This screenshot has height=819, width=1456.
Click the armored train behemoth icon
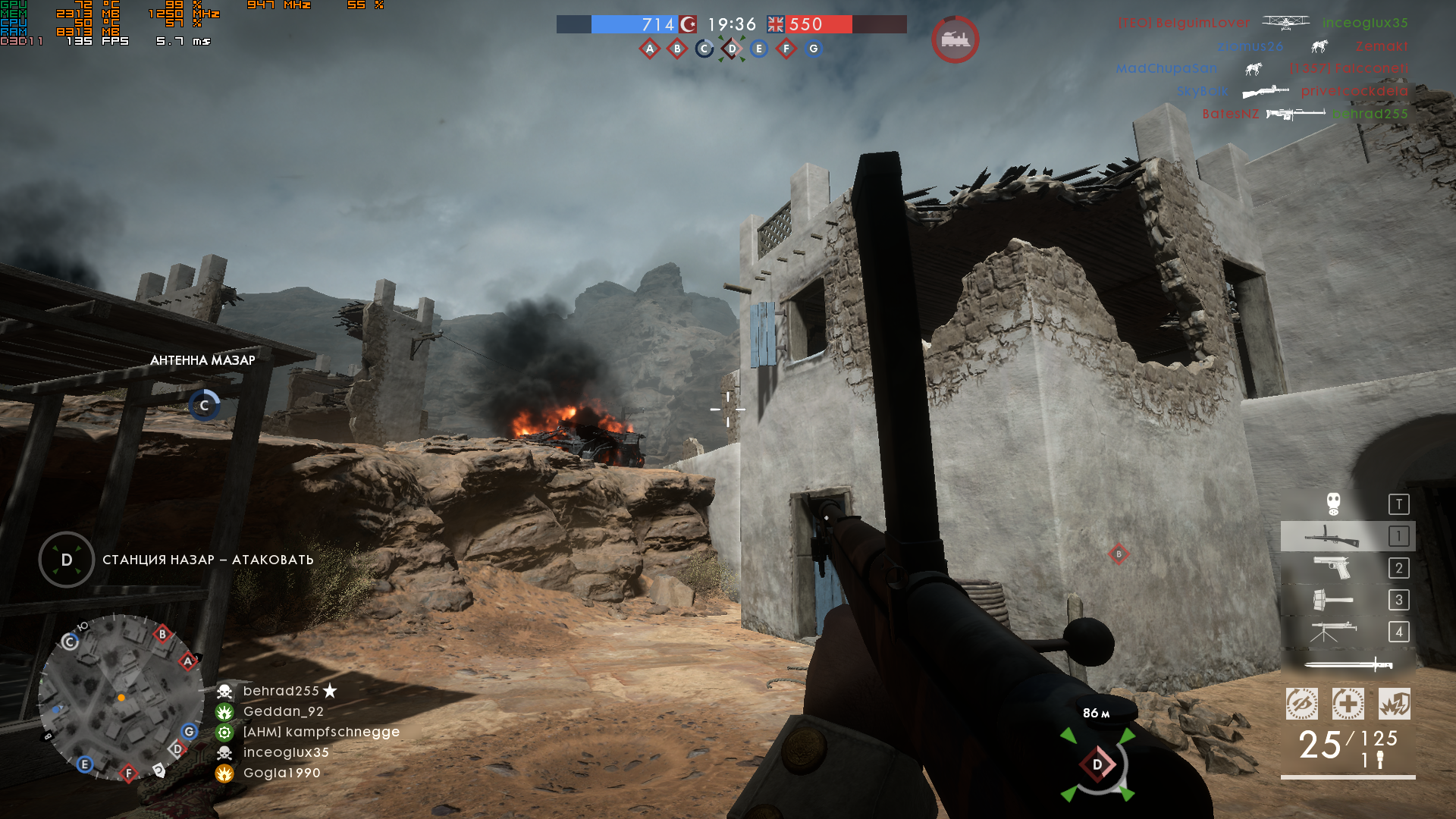point(955,39)
